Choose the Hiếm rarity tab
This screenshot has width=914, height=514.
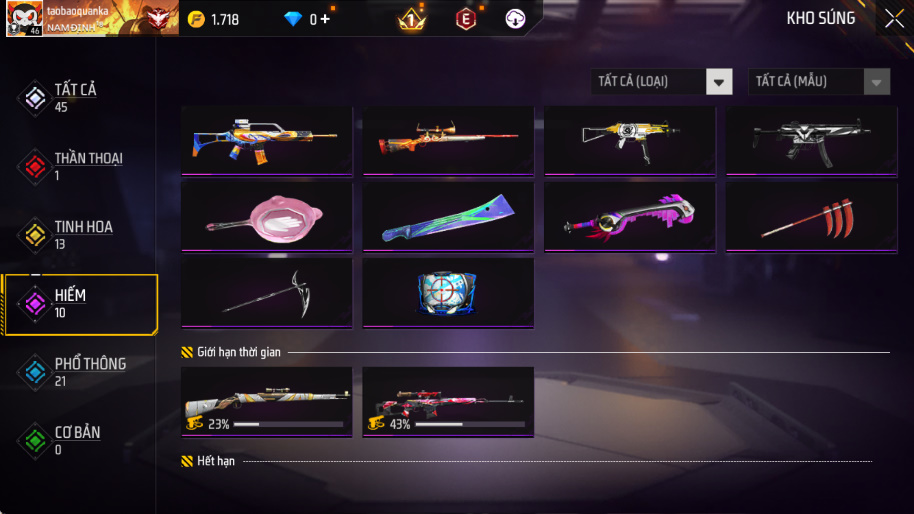point(79,303)
